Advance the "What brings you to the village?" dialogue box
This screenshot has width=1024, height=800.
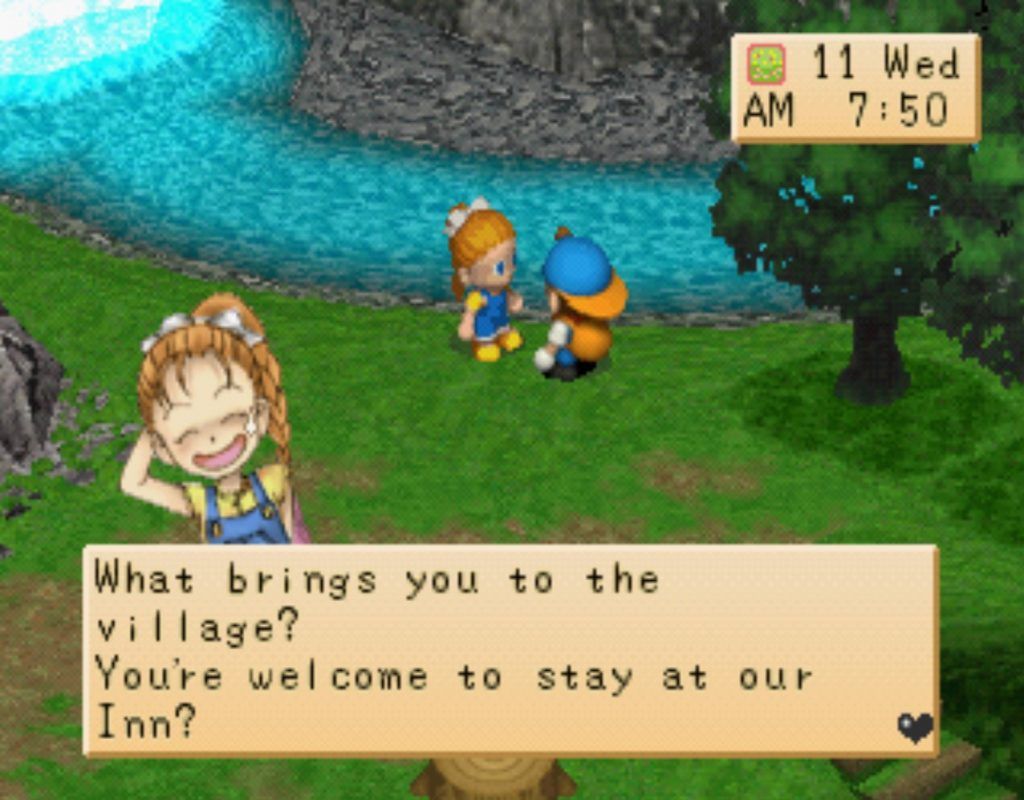(x=510, y=650)
